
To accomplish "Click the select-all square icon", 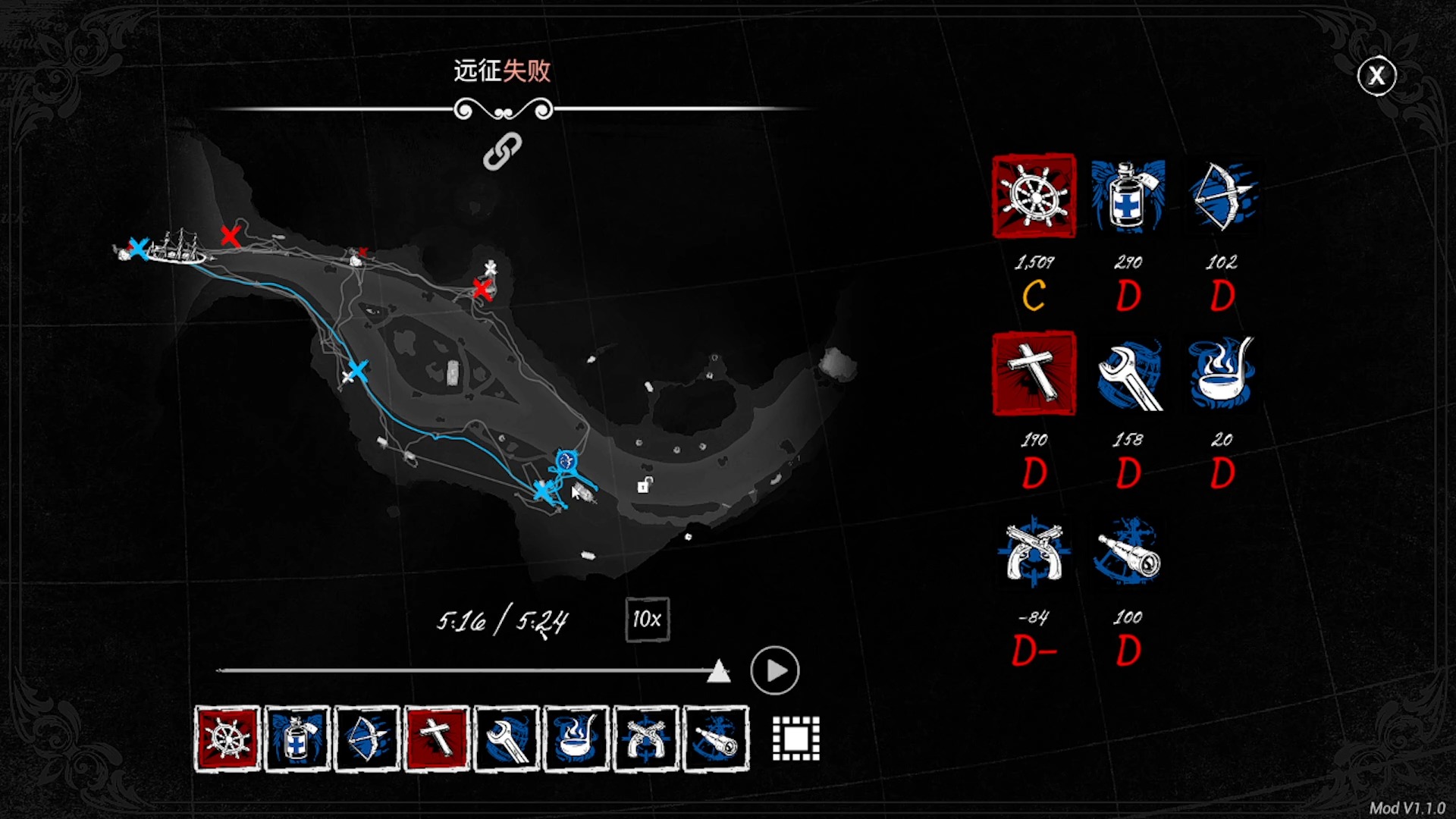I will [x=795, y=738].
